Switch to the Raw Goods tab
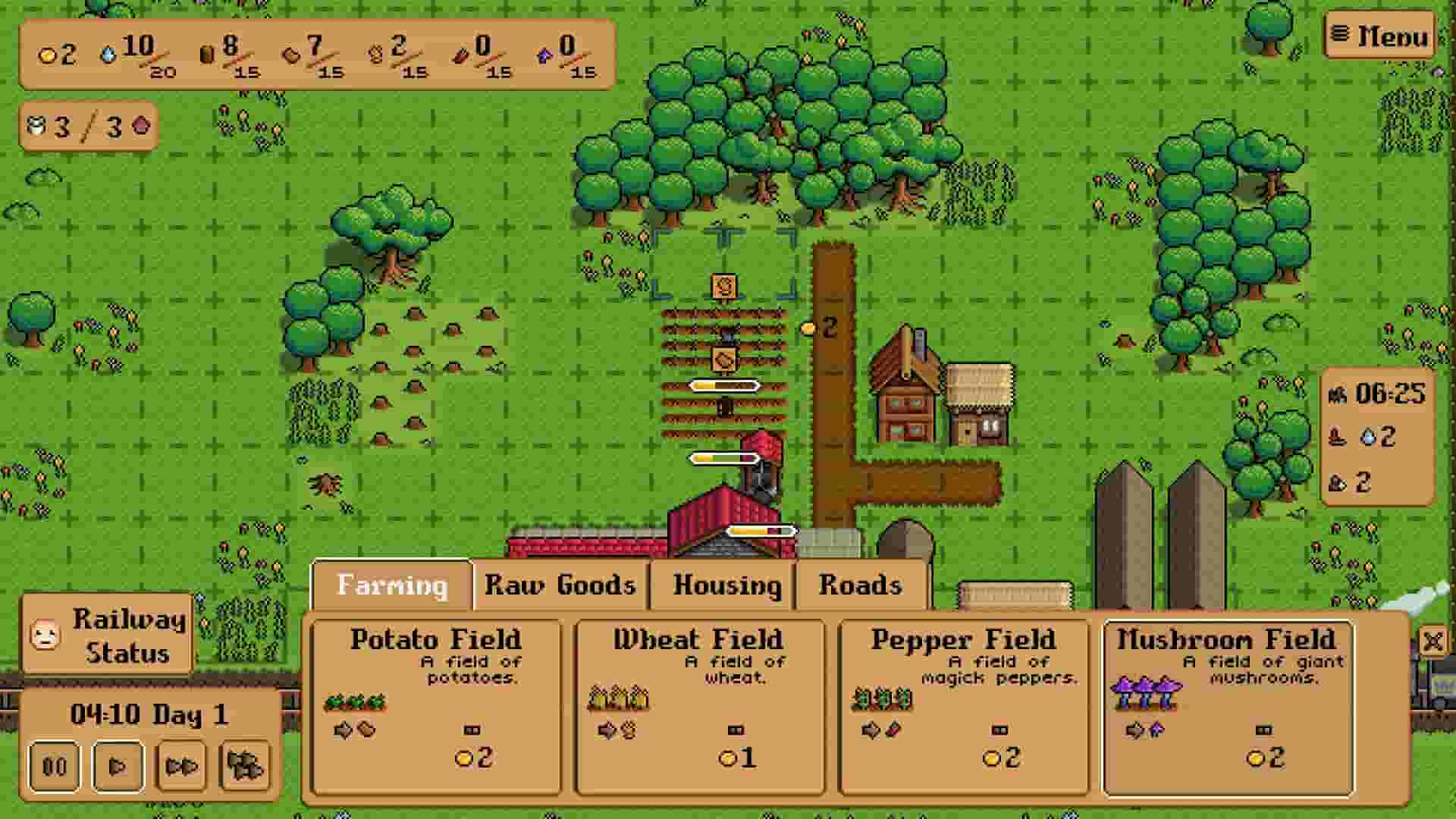 (x=560, y=584)
